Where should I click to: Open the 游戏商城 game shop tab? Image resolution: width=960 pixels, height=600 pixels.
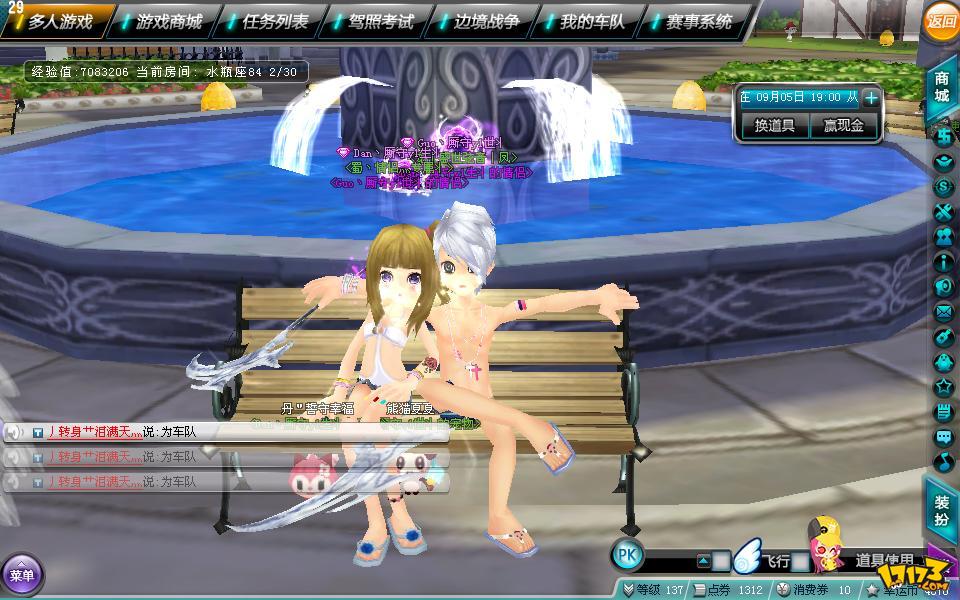[168, 20]
